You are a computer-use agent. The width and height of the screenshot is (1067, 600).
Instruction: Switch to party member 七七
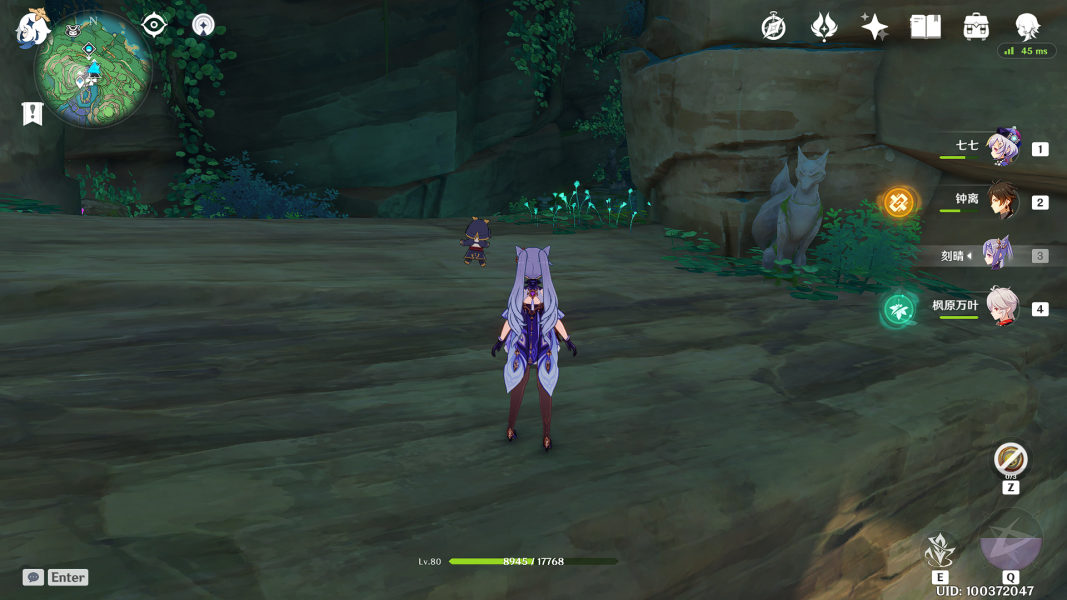point(1001,148)
